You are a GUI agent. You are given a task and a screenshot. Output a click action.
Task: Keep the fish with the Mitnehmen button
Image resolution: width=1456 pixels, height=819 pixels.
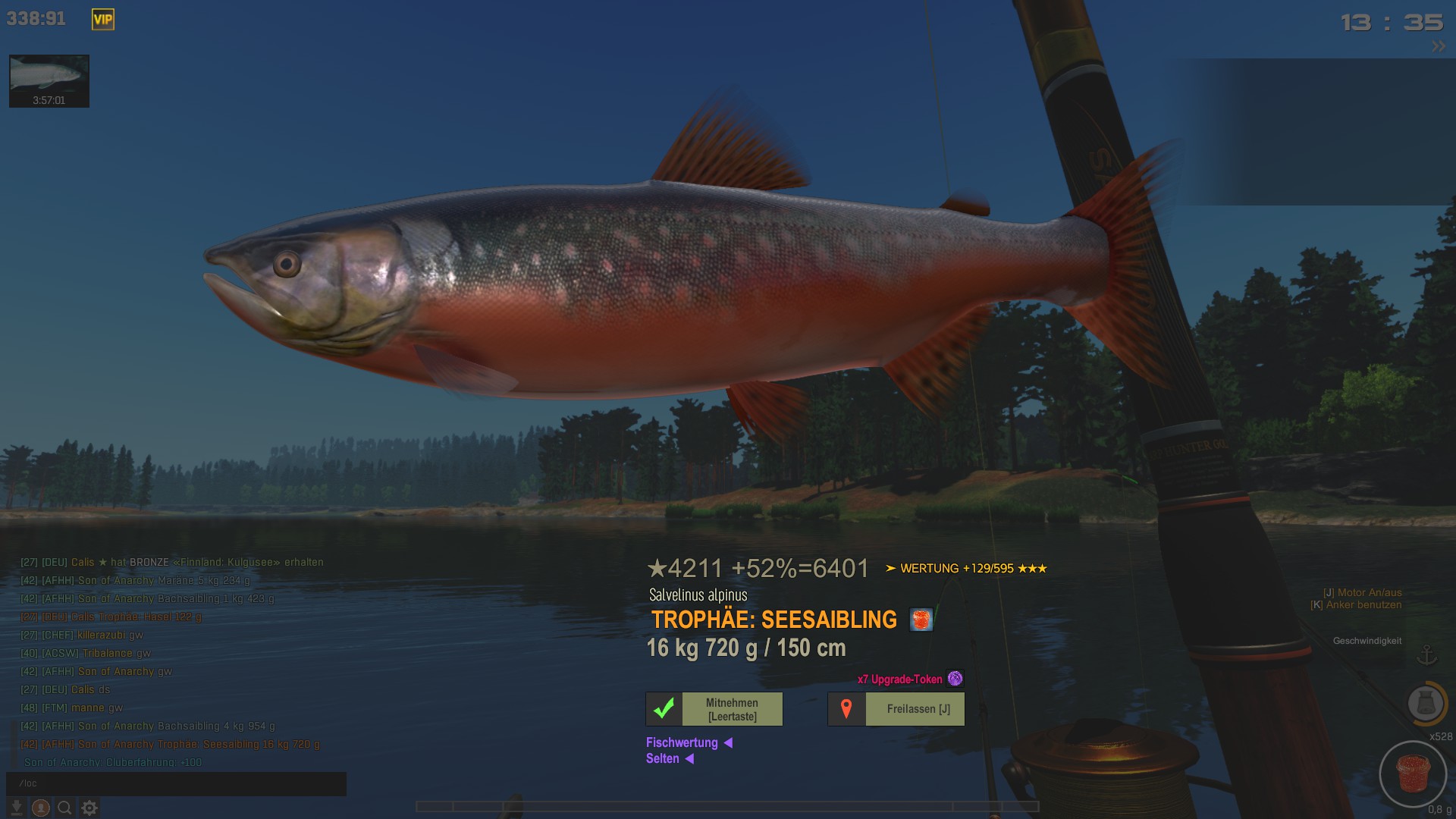(x=714, y=709)
